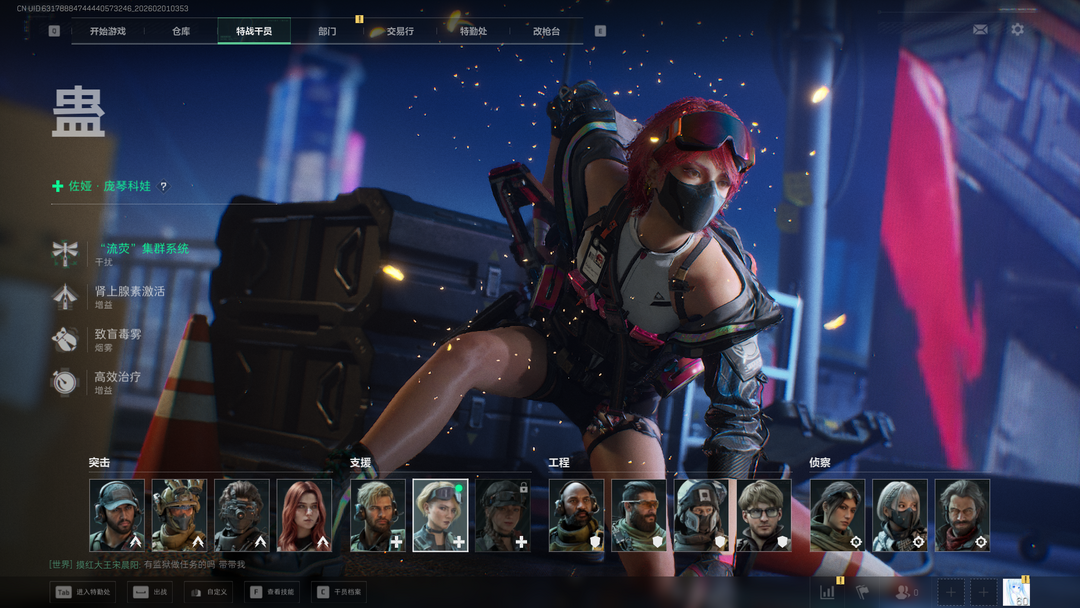
Task: Open the 开始游戏 tab
Action: tap(107, 31)
